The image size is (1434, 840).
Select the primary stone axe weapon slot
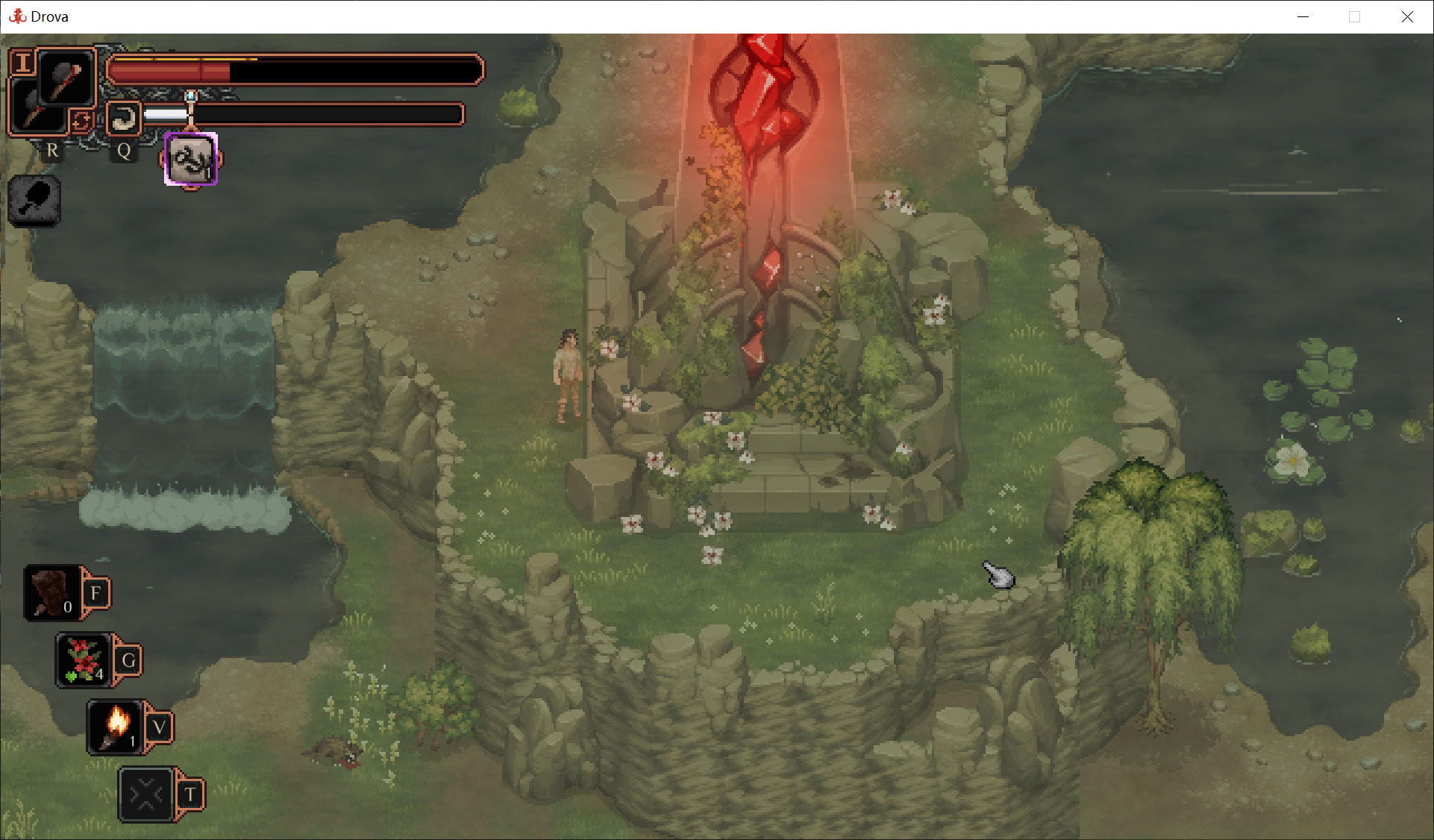pyautogui.click(x=66, y=78)
